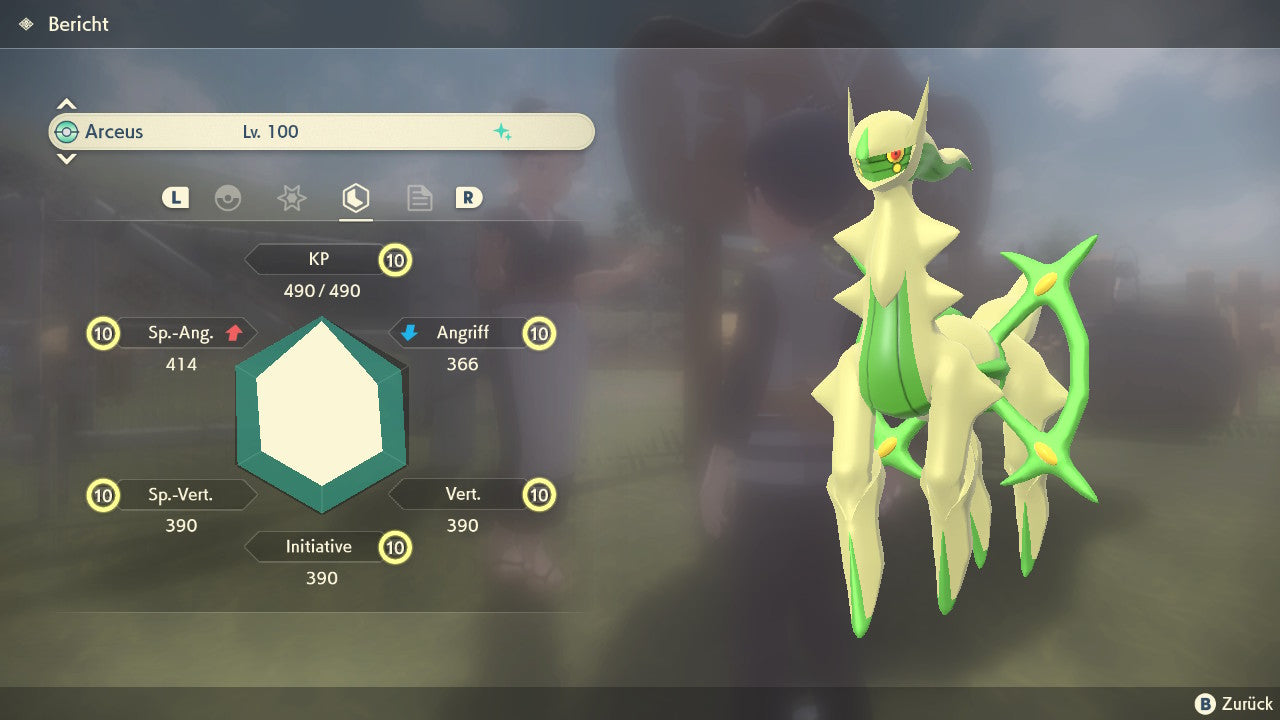This screenshot has height=720, width=1280.
Task: Select the KP stat label
Action: 319,260
